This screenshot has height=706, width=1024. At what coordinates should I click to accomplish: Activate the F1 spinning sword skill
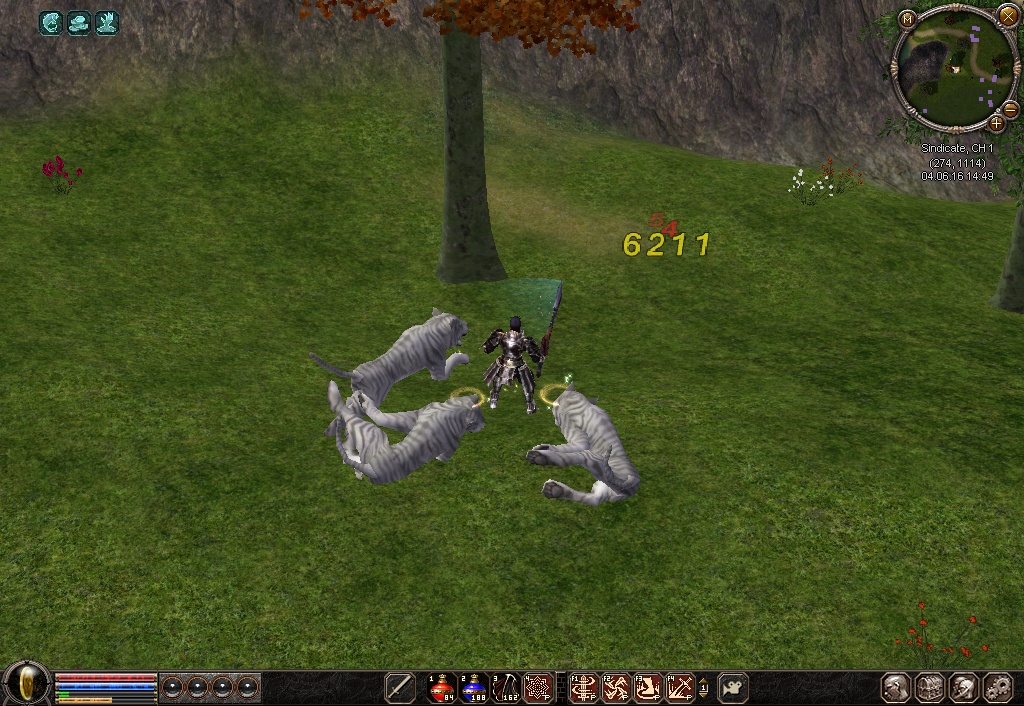(x=584, y=687)
